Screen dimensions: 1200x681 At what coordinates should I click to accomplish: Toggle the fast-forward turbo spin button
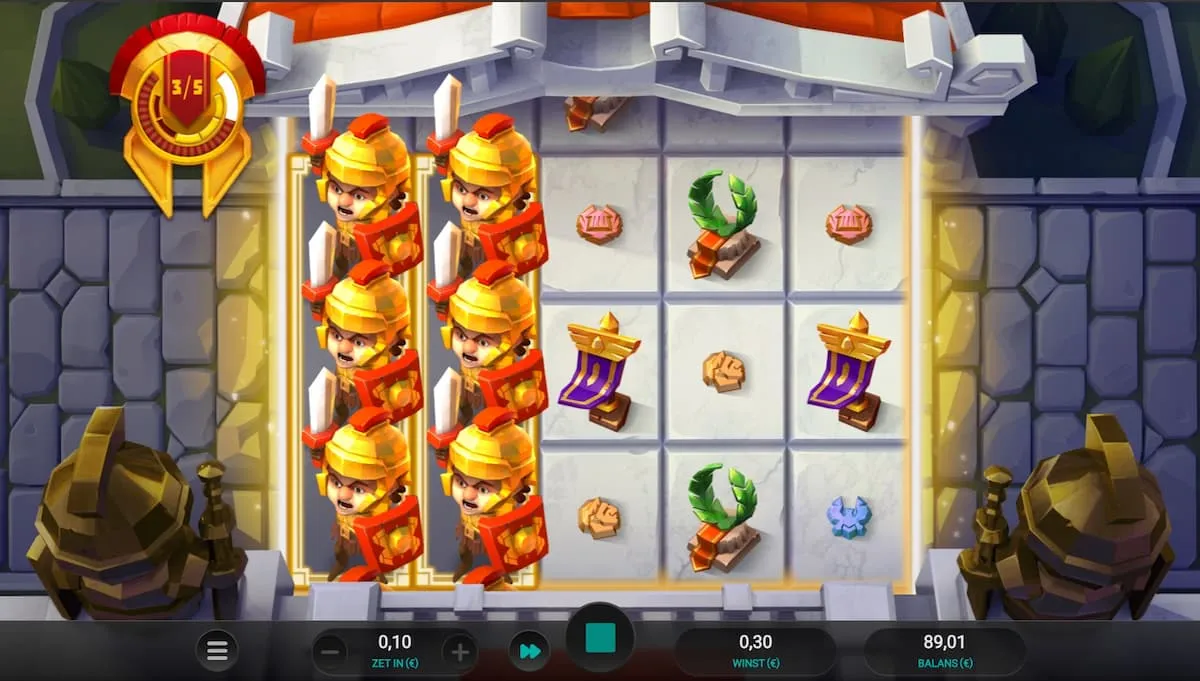529,652
